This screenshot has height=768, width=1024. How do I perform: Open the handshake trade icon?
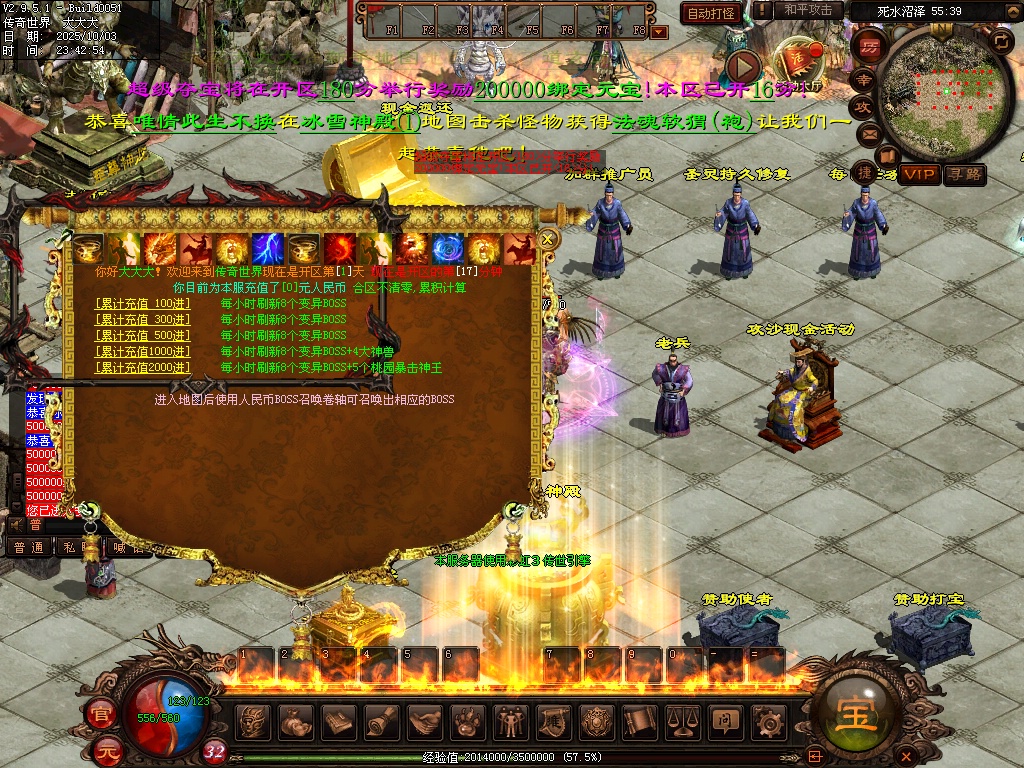pyautogui.click(x=424, y=720)
